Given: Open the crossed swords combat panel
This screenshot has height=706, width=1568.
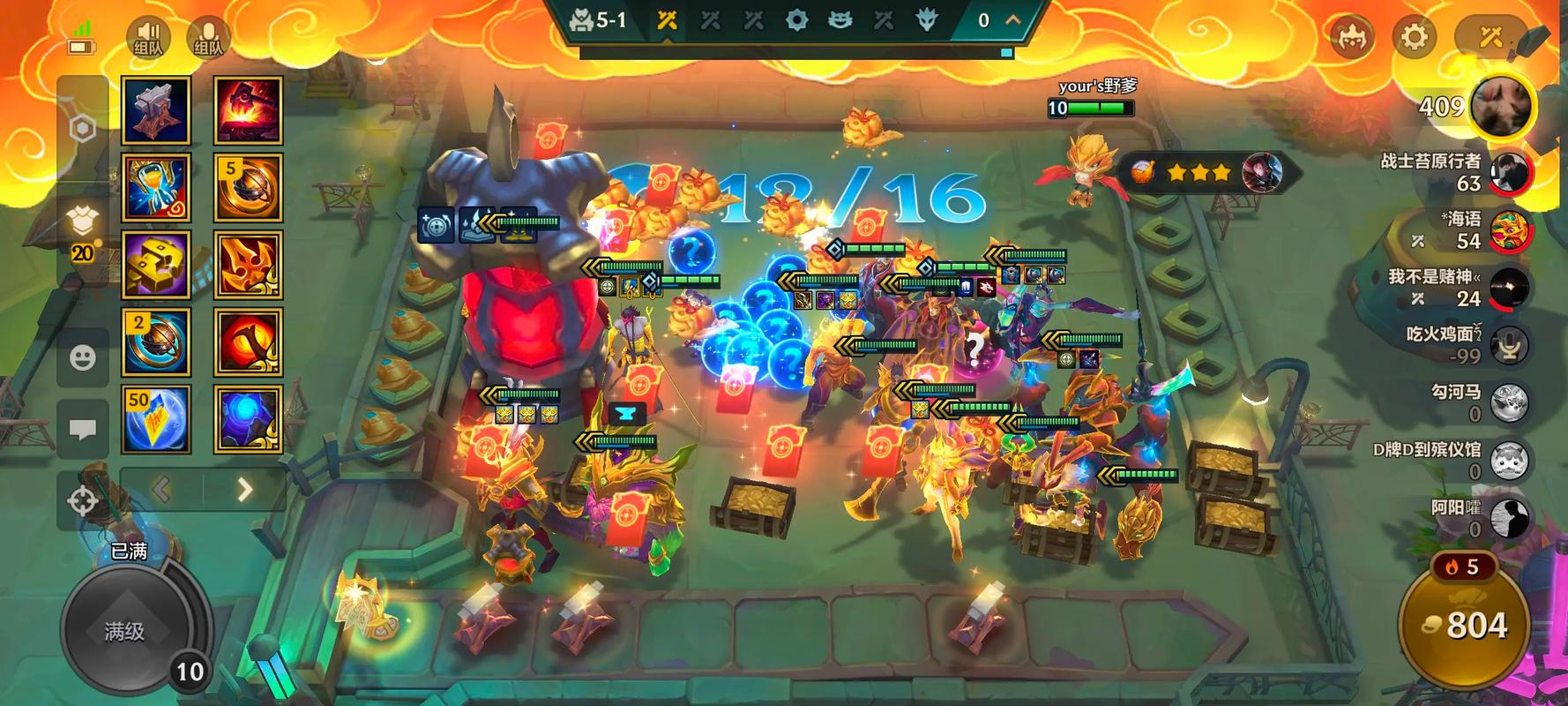Looking at the screenshot, I should point(1490,37).
